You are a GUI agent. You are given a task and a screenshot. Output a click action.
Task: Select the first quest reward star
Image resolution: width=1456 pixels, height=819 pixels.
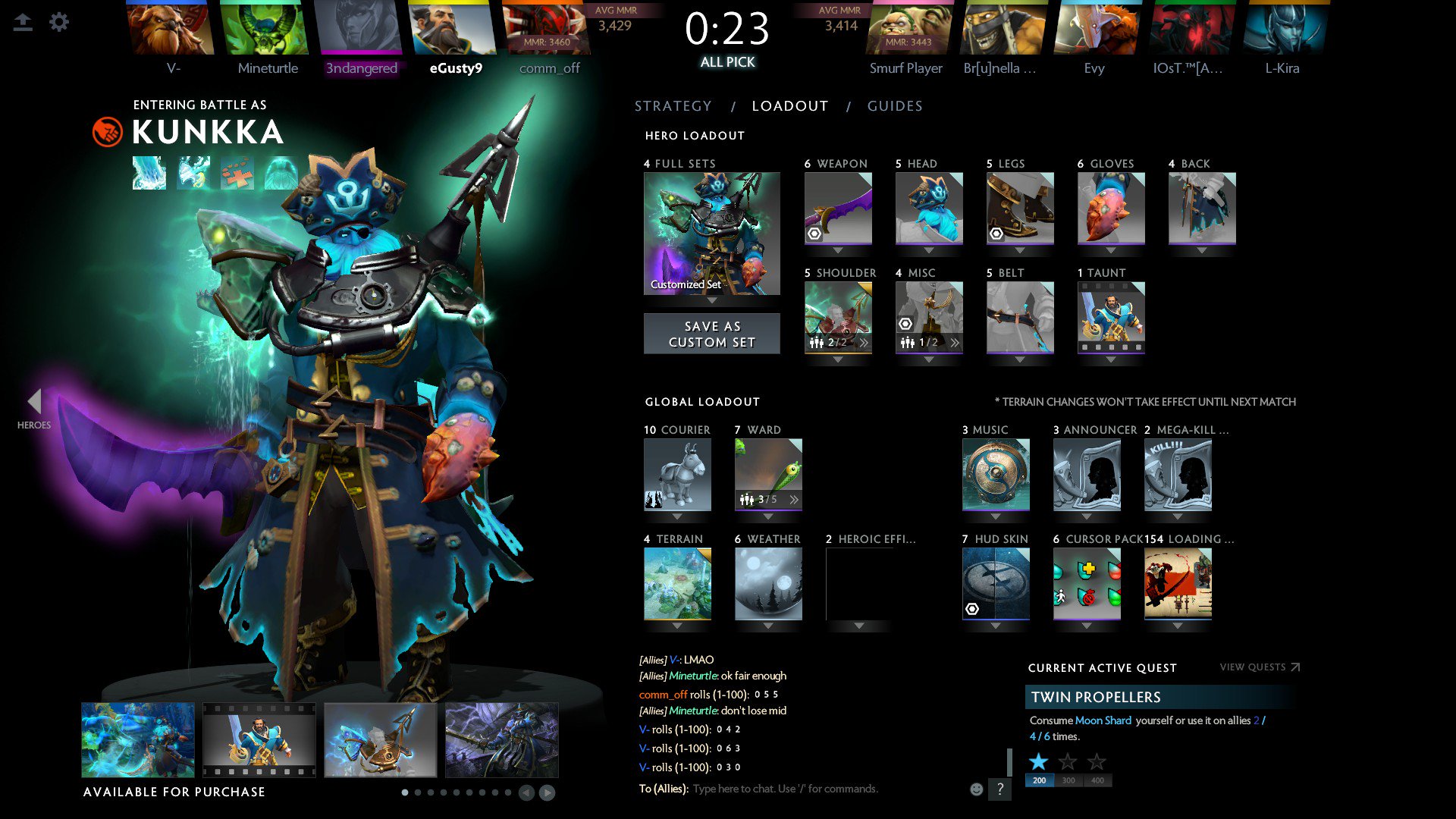(1038, 761)
